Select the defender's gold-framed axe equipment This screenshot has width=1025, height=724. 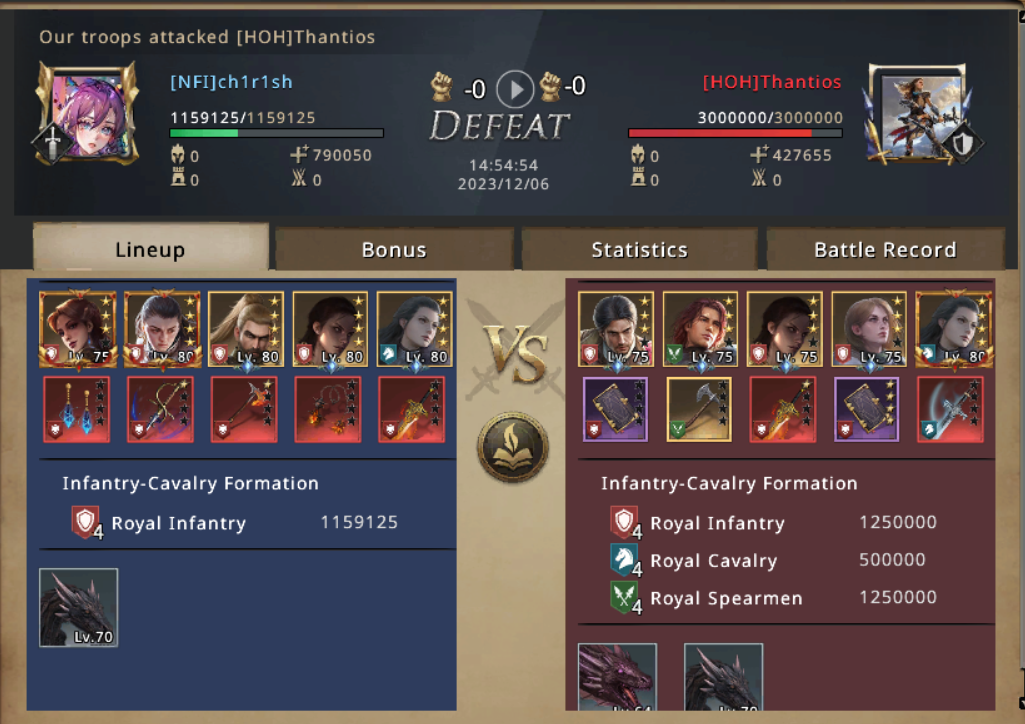coord(699,409)
